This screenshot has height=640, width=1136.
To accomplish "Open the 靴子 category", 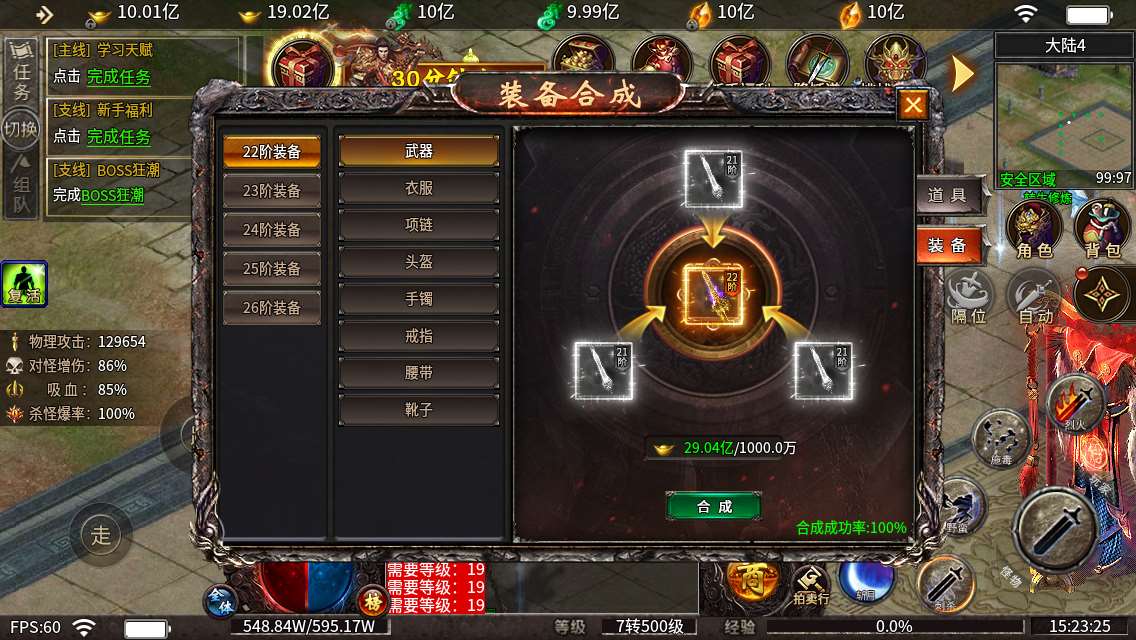I will pos(419,410).
